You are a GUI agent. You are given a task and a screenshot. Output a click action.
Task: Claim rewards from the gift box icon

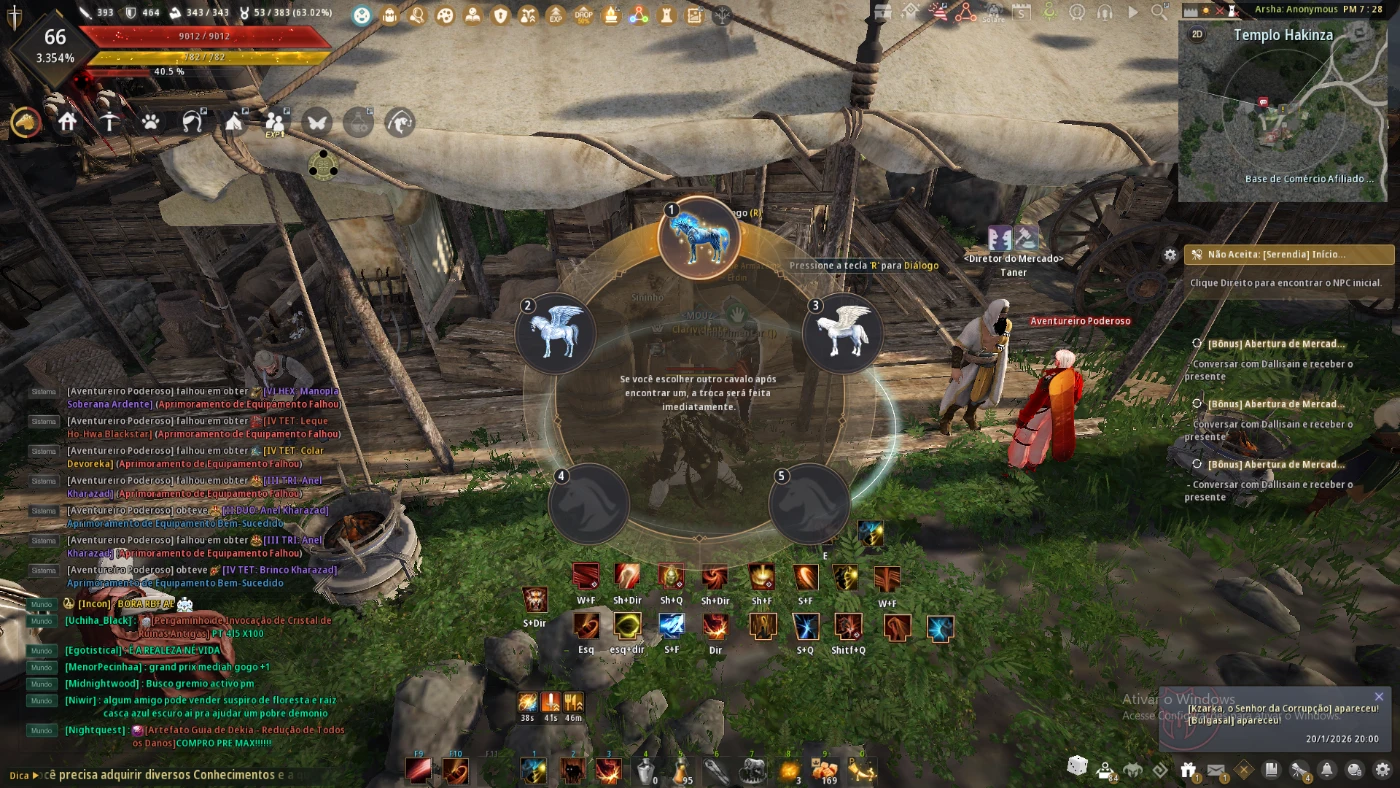1188,769
